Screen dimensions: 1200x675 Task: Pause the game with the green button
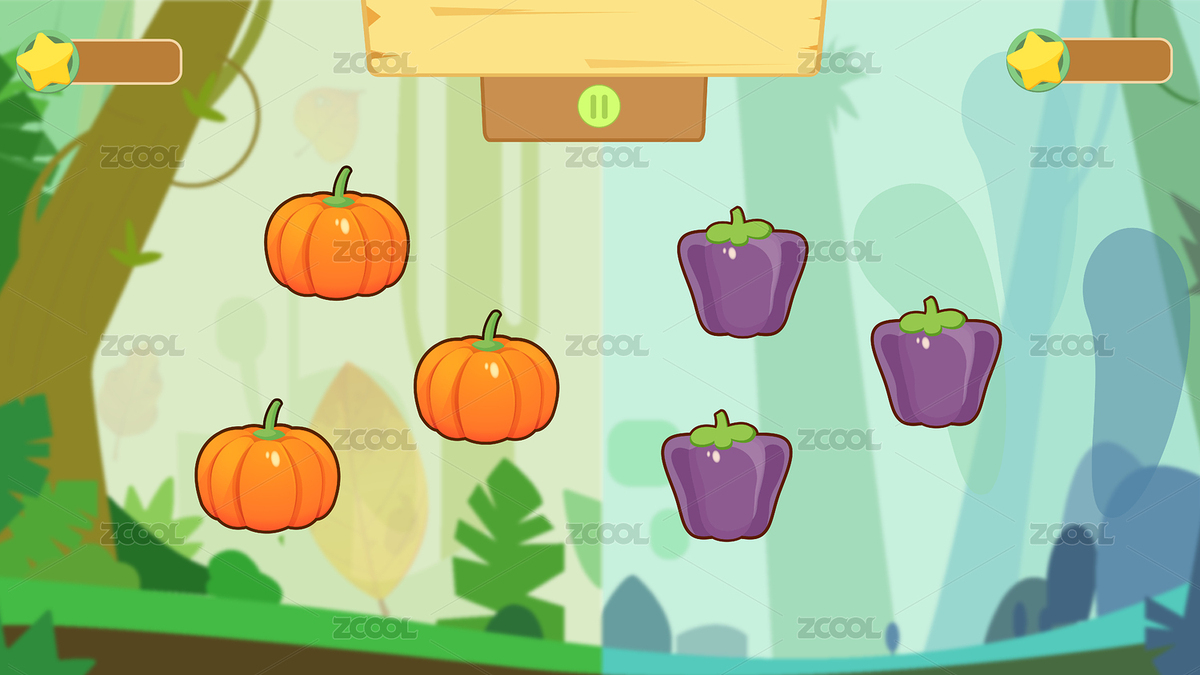tap(598, 105)
